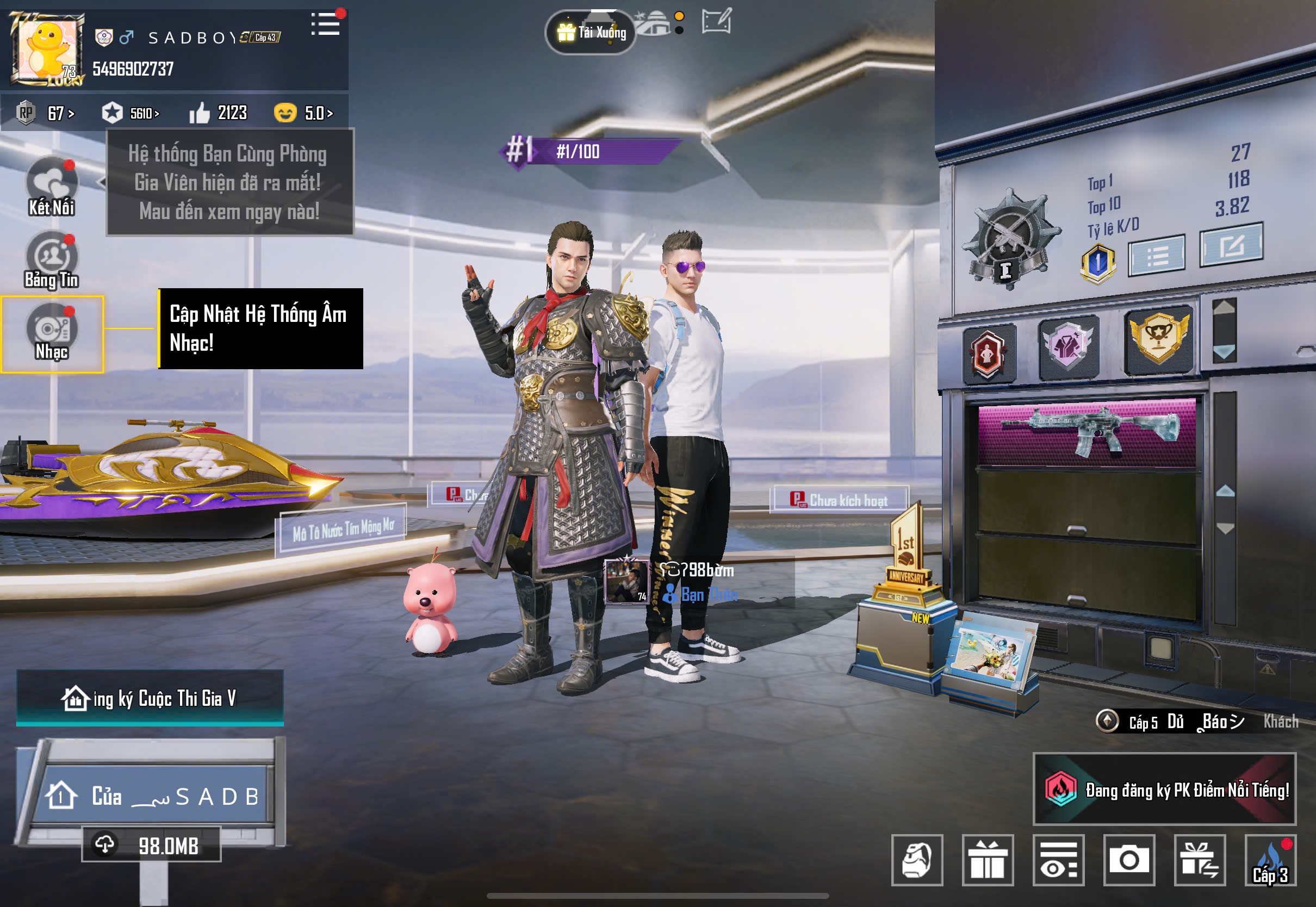
Task: Open the eye visibility settings icon
Action: [1059, 860]
